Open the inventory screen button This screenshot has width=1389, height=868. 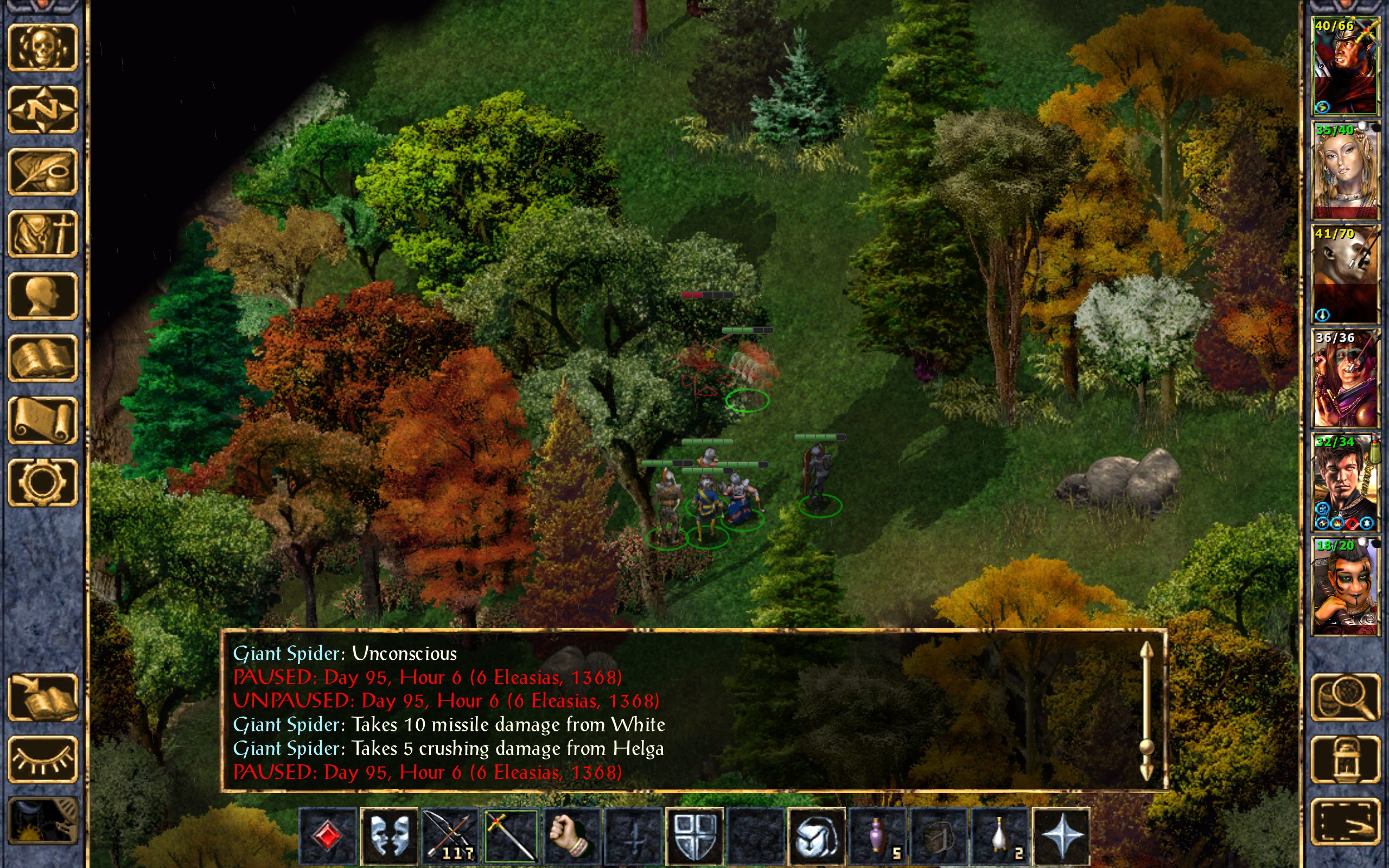click(42, 234)
